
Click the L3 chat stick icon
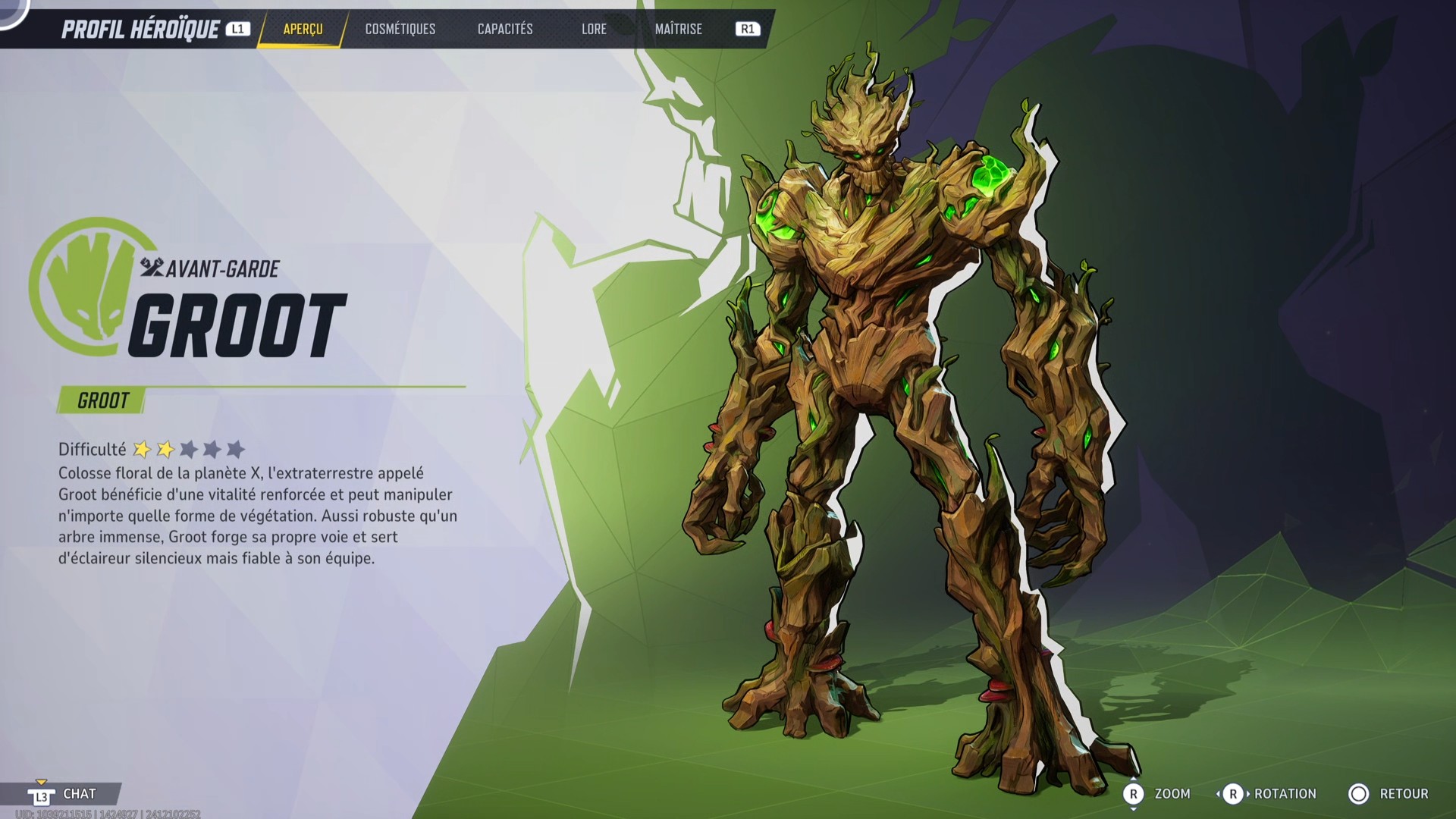tap(42, 794)
